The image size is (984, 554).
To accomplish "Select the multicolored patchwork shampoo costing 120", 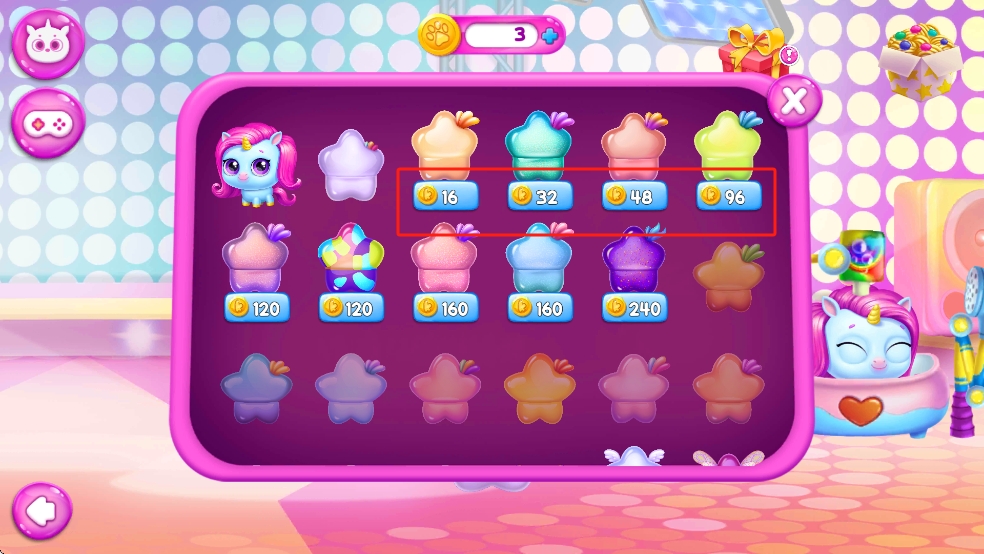I will point(350,308).
